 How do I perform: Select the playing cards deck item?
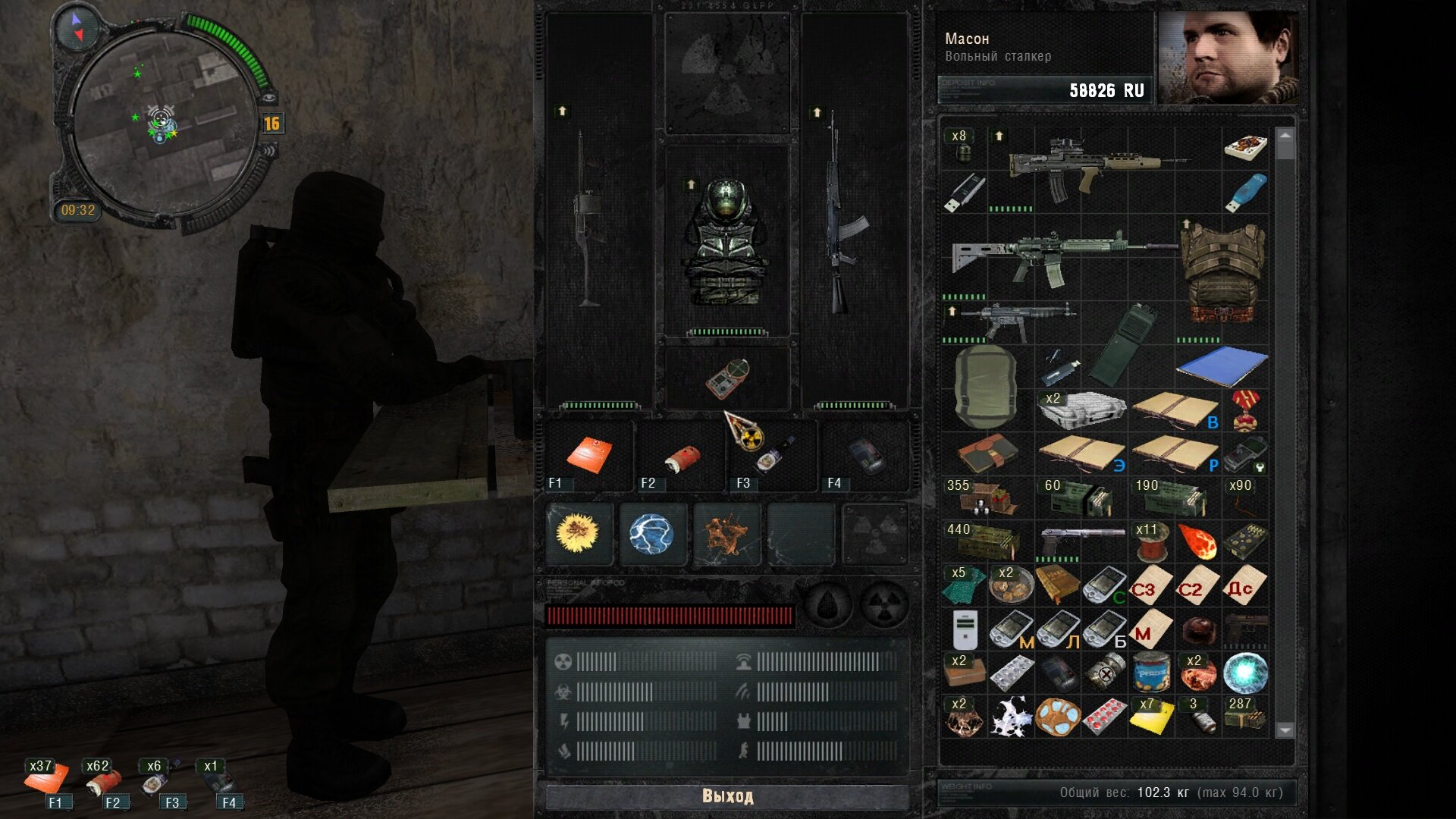pyautogui.click(x=1245, y=146)
